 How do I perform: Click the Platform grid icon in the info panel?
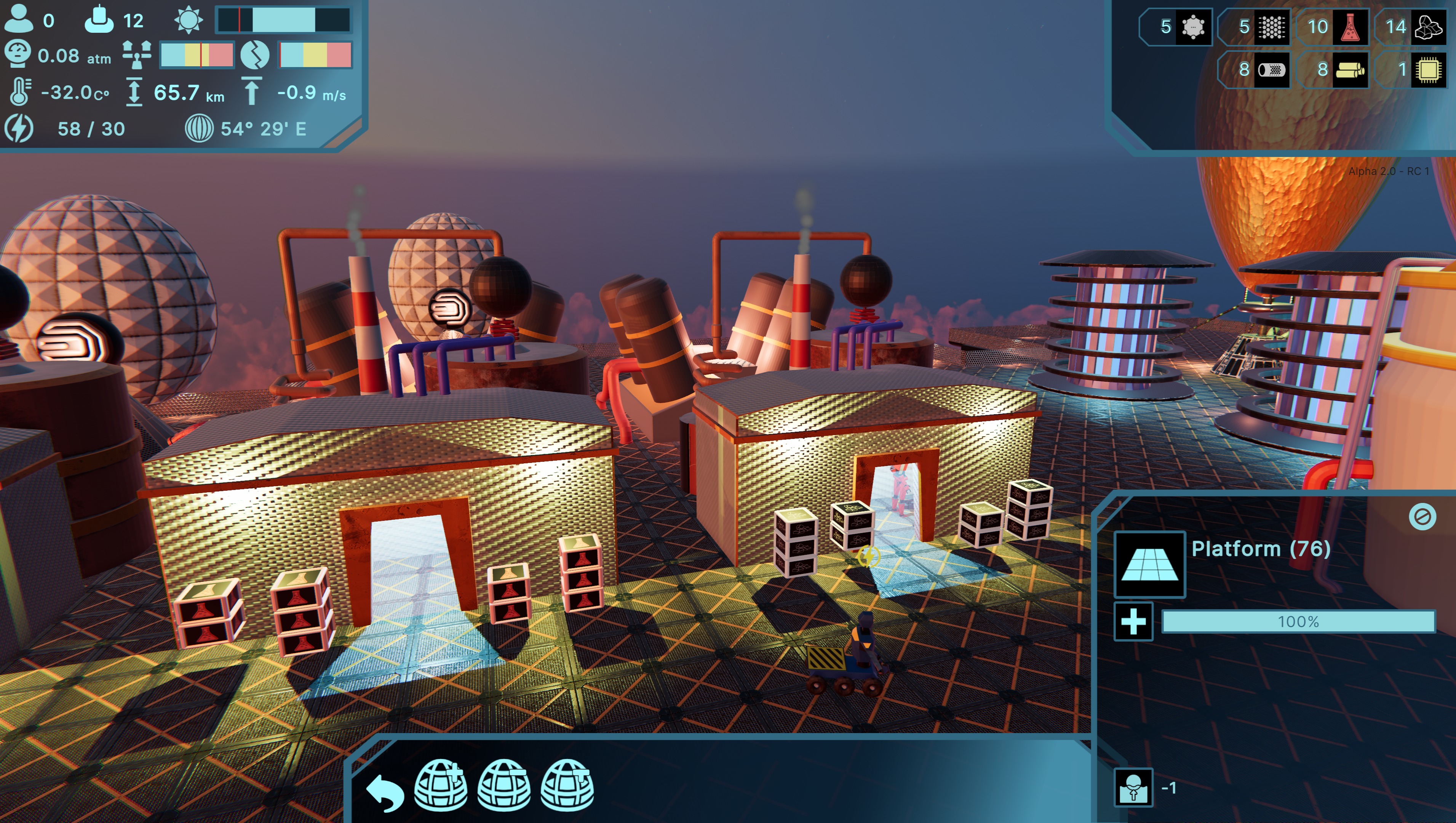[1149, 564]
